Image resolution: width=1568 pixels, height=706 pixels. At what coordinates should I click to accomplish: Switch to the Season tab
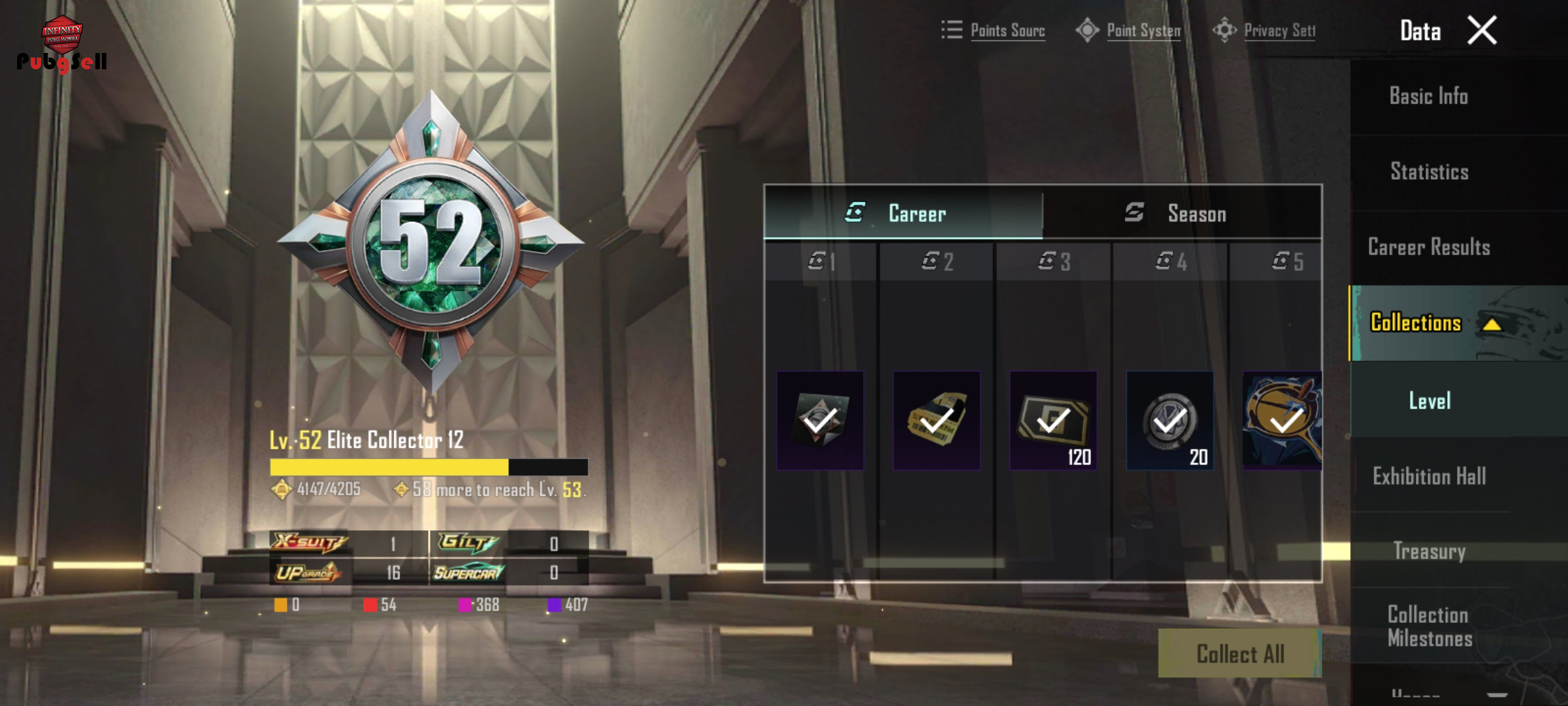[1183, 213]
